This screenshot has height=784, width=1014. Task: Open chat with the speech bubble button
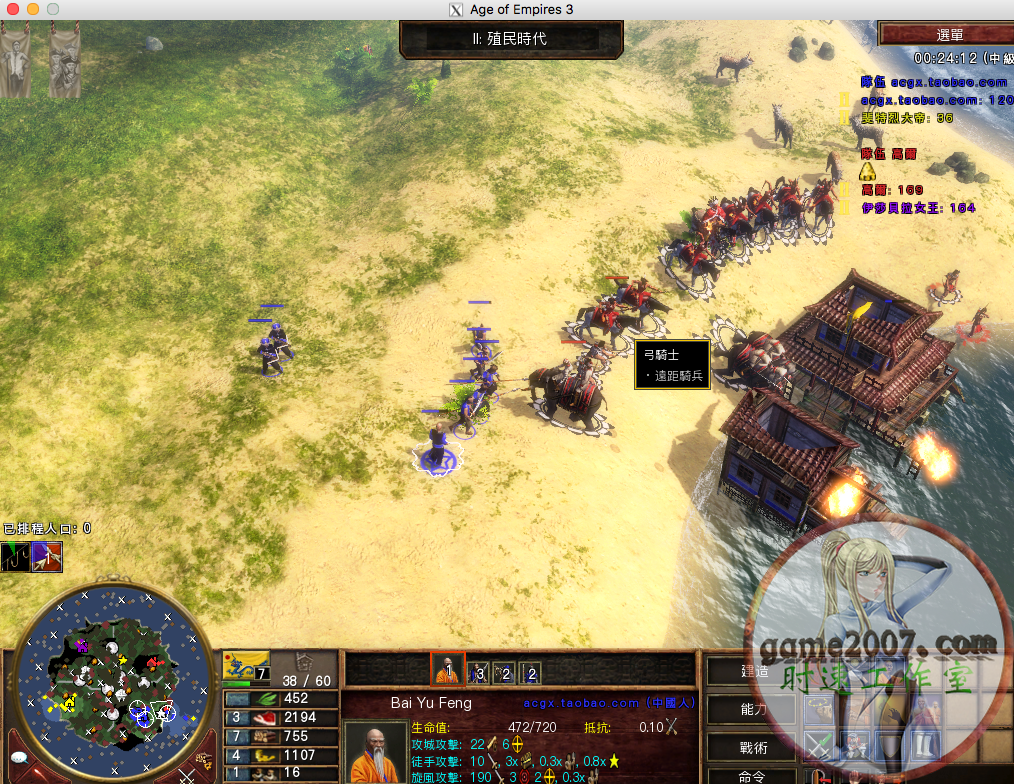click(x=18, y=762)
